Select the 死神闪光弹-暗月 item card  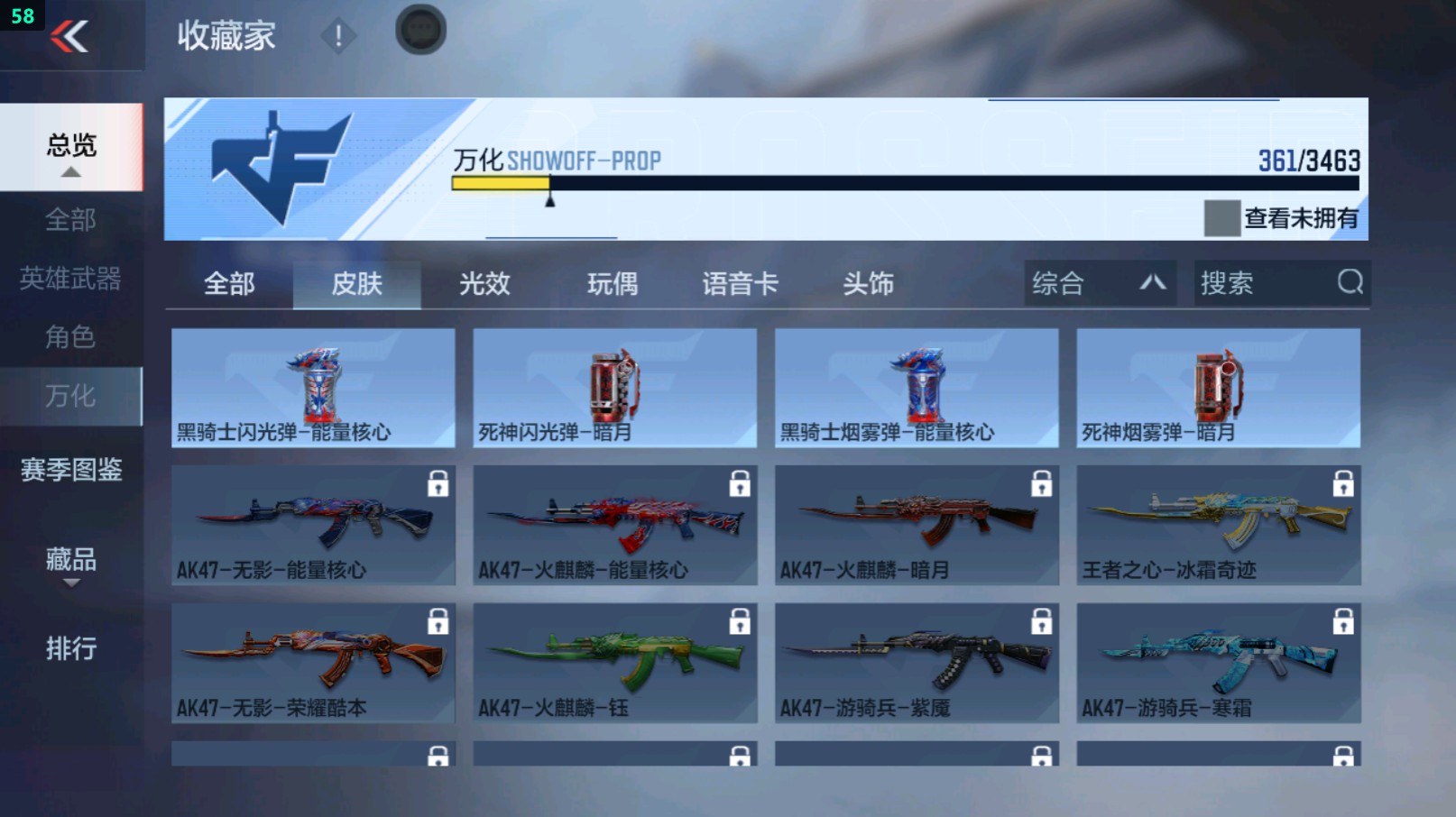(x=614, y=388)
